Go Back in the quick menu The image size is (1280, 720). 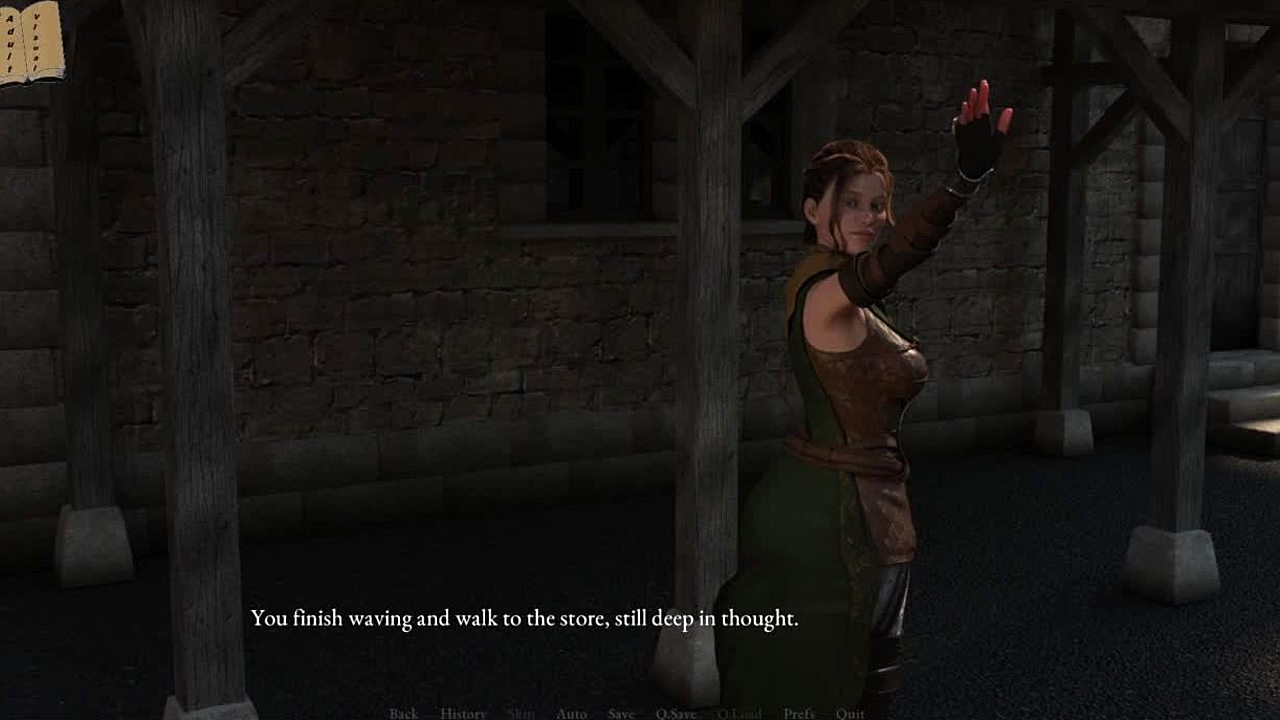click(x=404, y=713)
